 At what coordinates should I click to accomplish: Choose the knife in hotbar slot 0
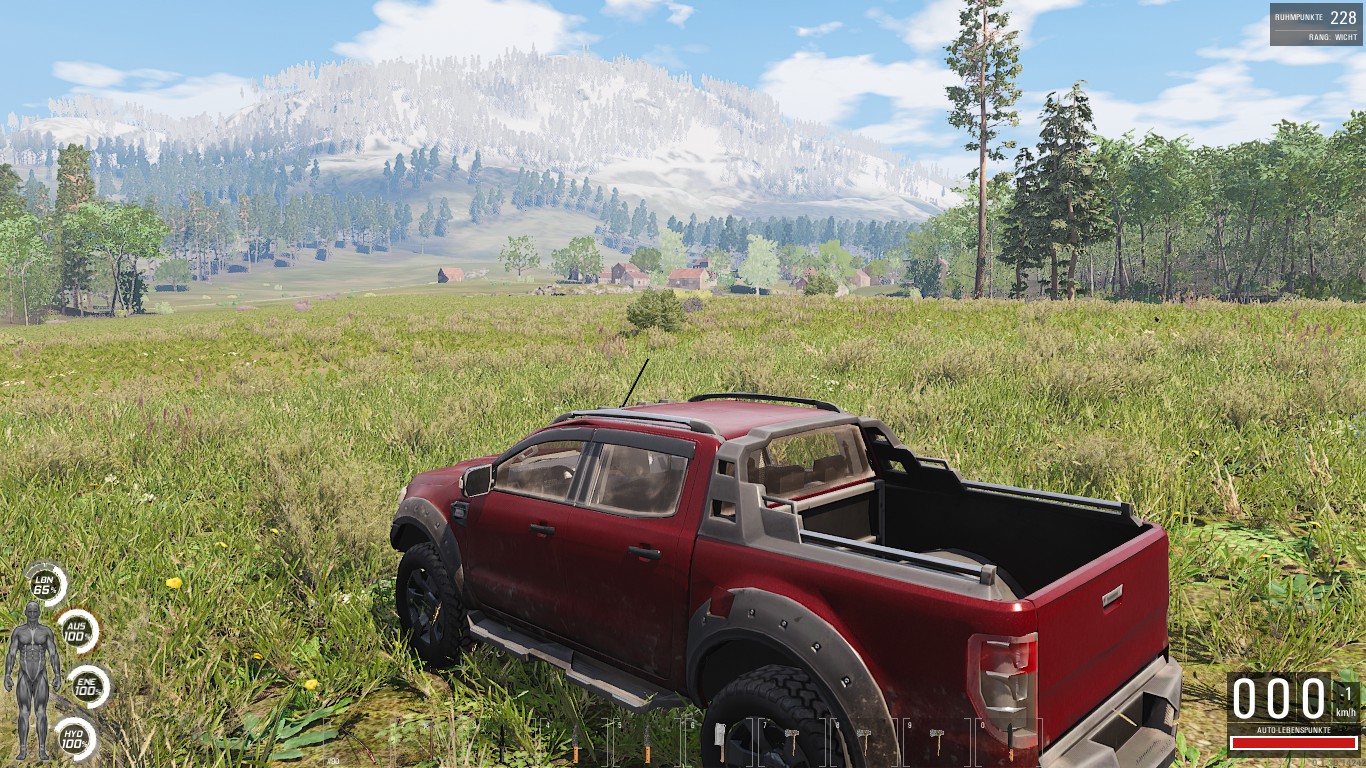(x=1010, y=740)
